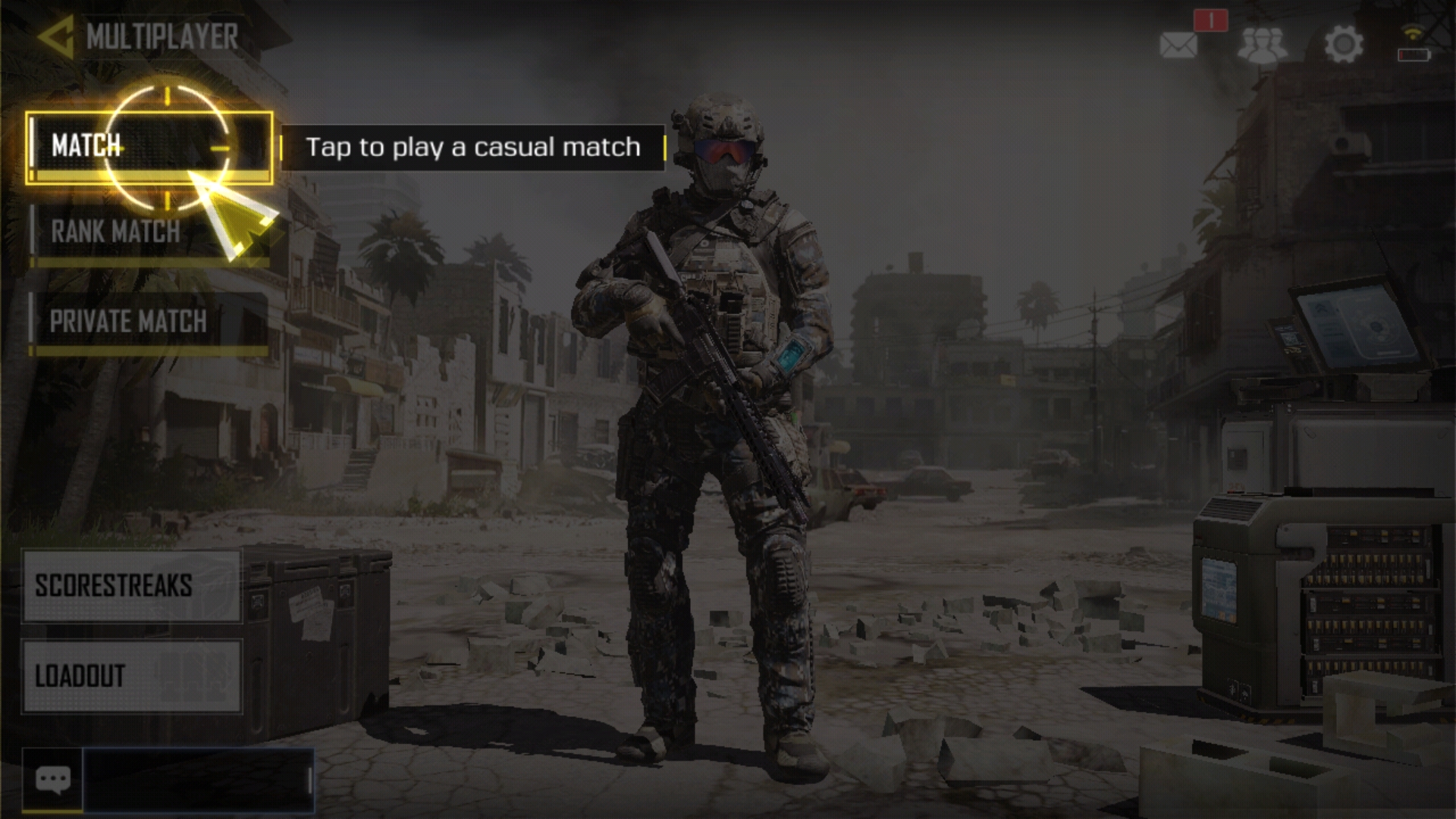Tap the highlighted Match button
Viewport: 1456px width, 819px height.
149,147
